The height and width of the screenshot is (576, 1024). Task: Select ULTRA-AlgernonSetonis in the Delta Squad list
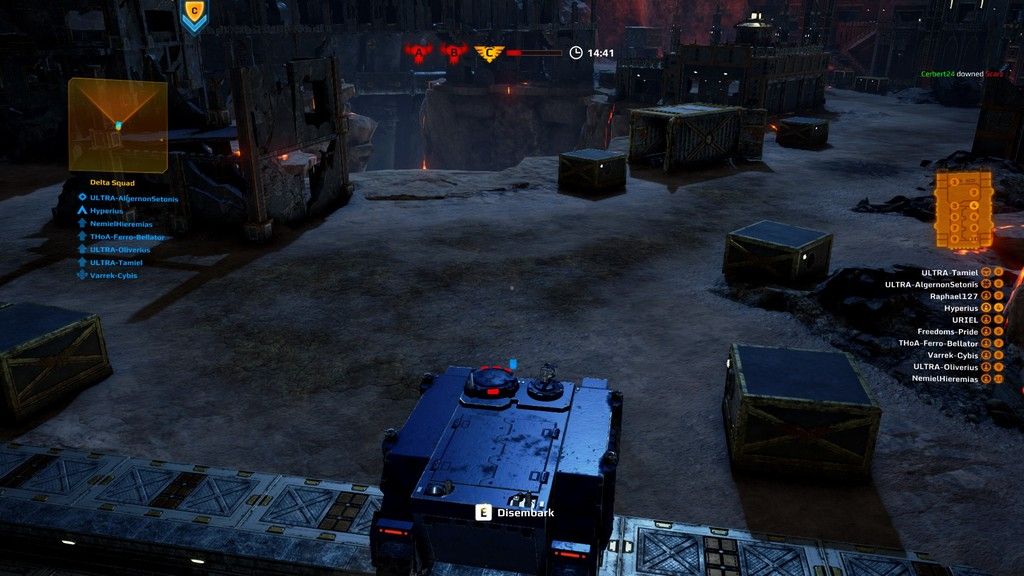click(x=133, y=198)
